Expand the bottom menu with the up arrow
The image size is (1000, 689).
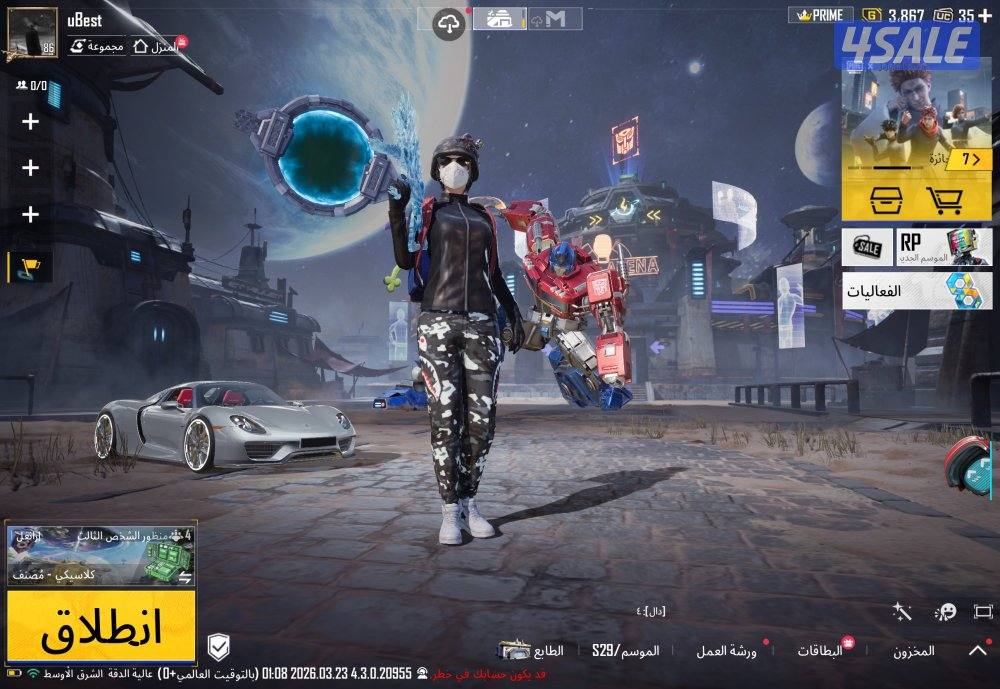(977, 650)
